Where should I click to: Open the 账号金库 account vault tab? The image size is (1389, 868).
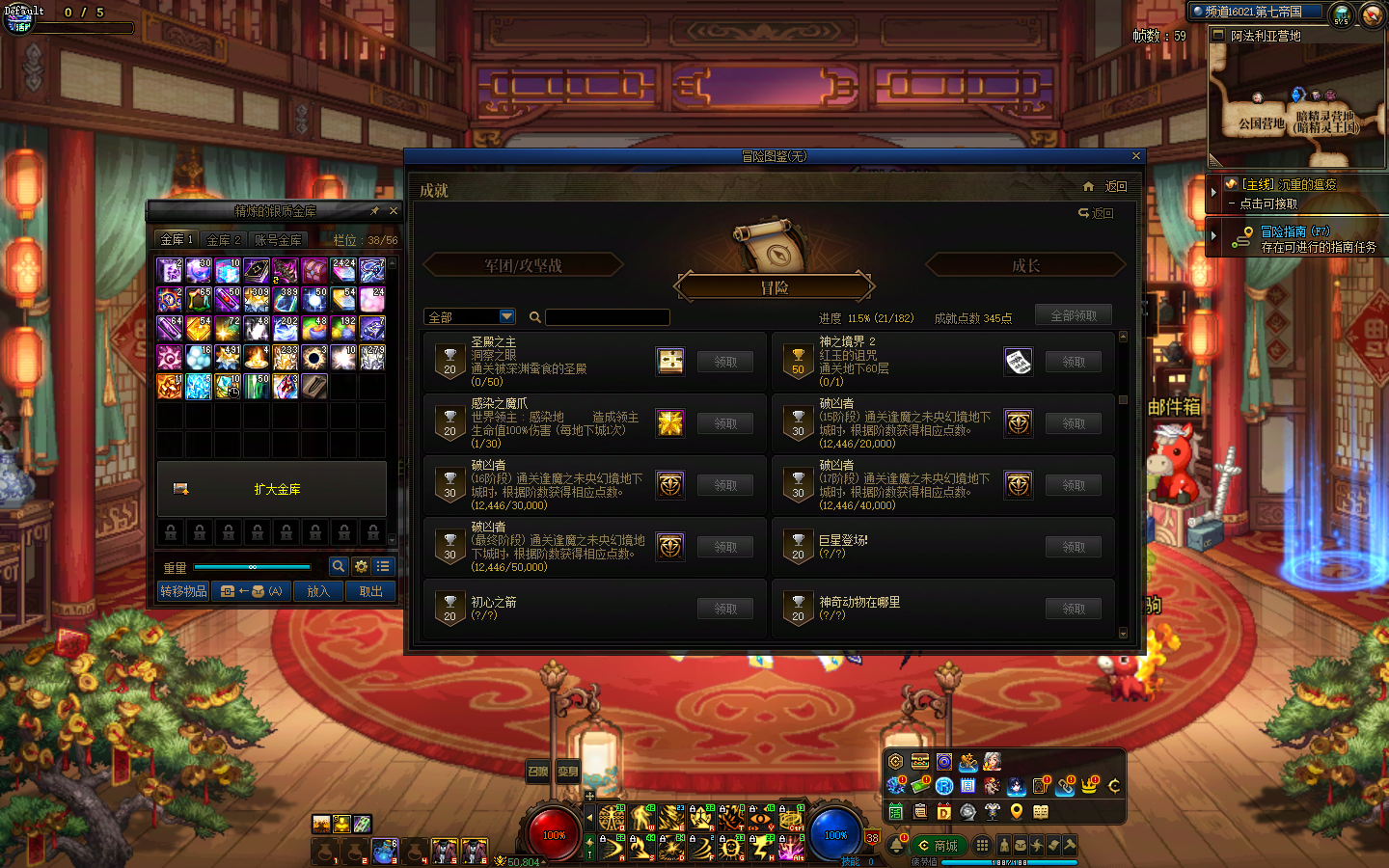(x=278, y=240)
